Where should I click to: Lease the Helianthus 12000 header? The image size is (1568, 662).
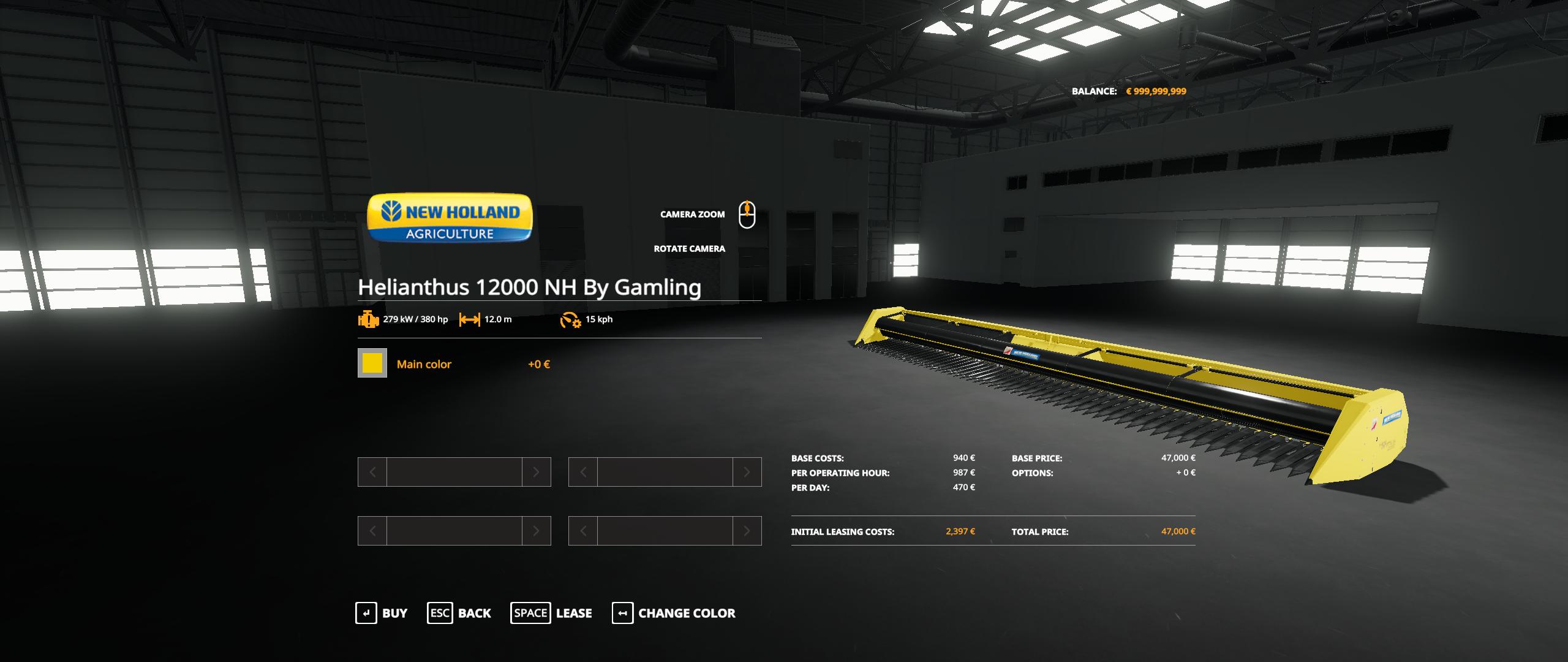551,613
